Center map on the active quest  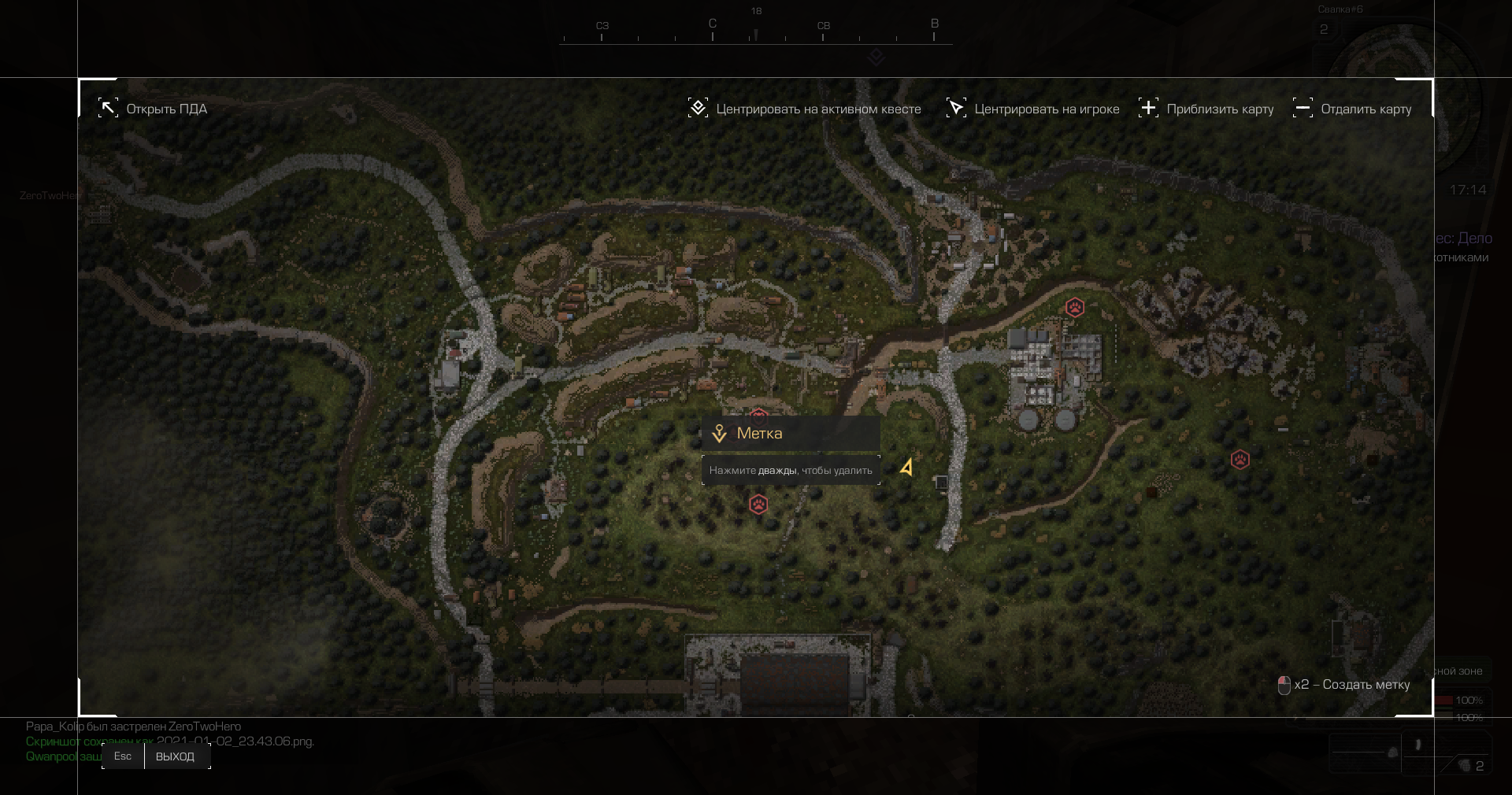(x=805, y=109)
